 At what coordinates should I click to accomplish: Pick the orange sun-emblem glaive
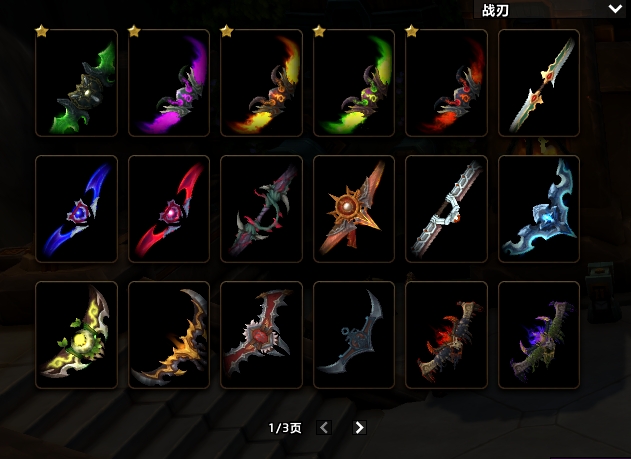click(354, 209)
